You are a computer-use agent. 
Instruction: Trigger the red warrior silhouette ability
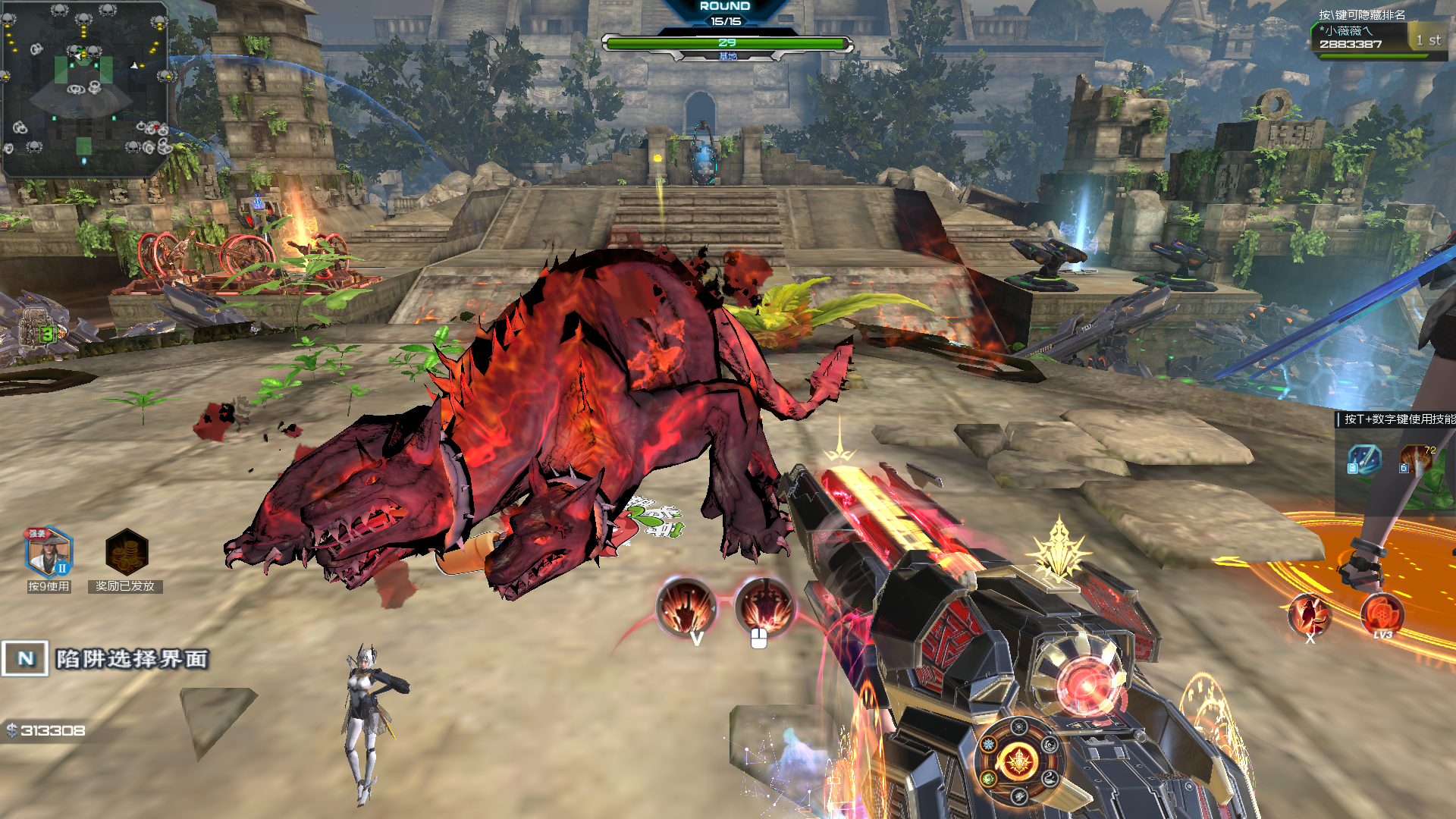1310,614
